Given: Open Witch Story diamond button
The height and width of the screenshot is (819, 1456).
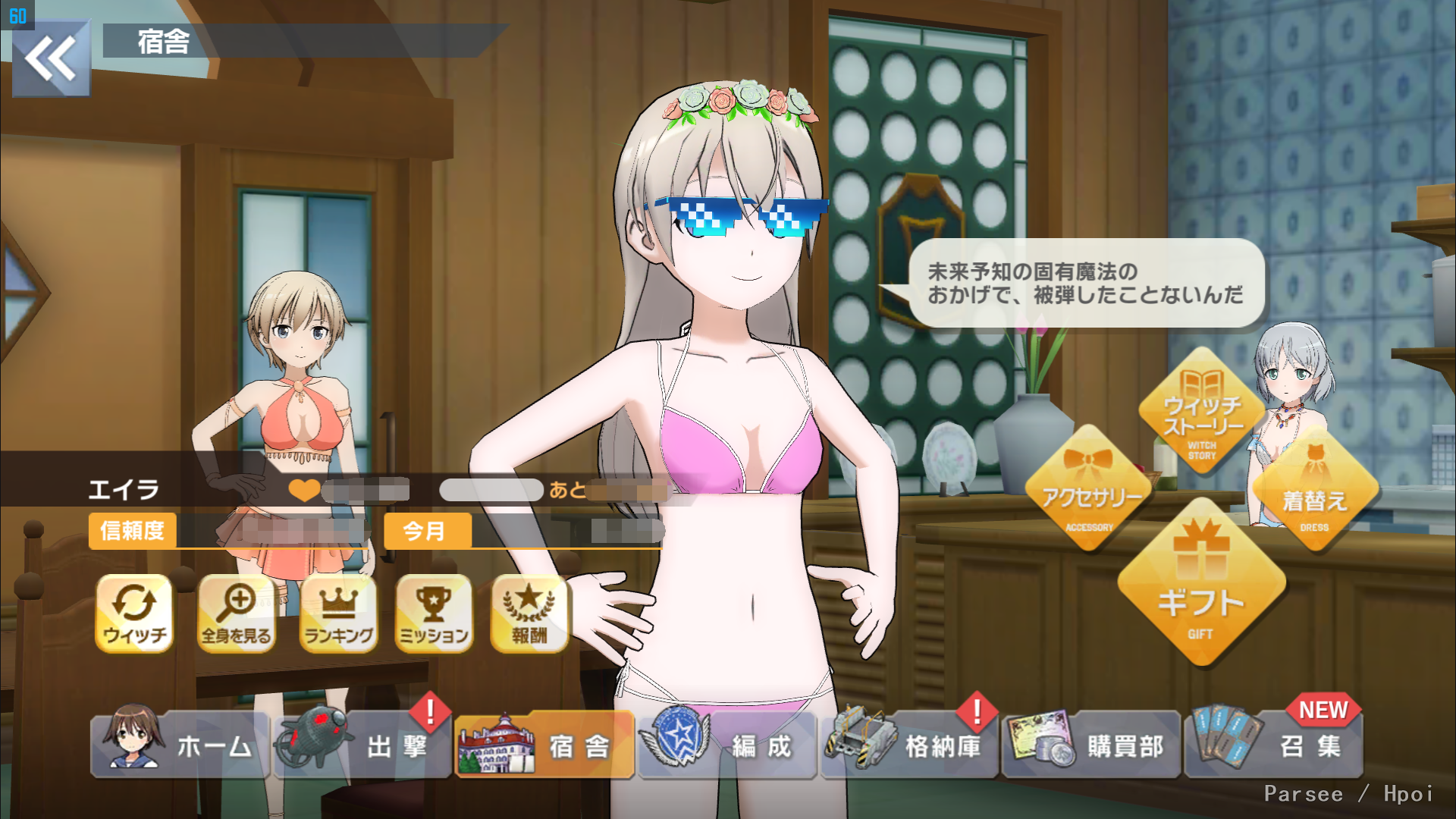Looking at the screenshot, I should tap(1201, 413).
